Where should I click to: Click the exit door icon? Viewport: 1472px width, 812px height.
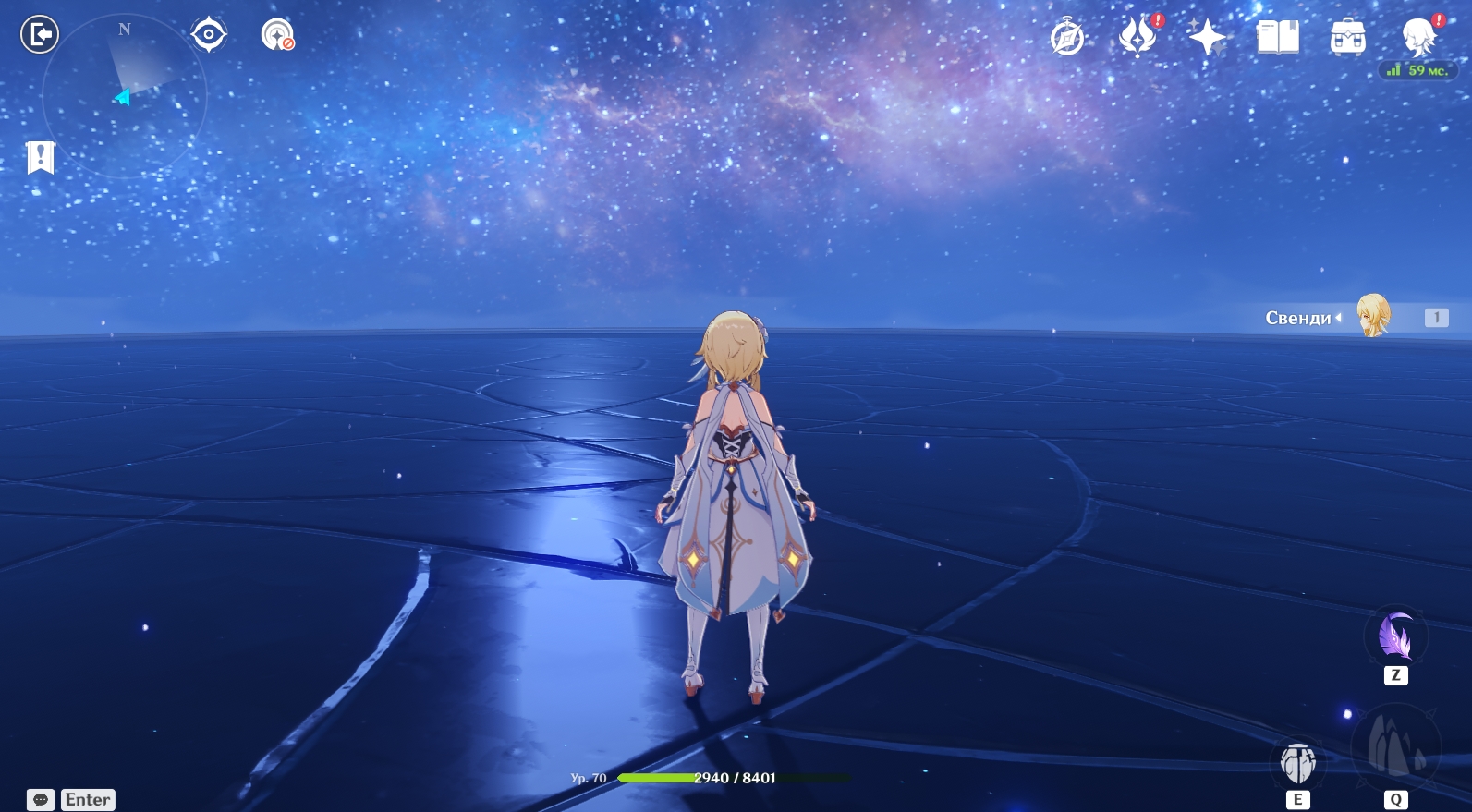click(40, 35)
